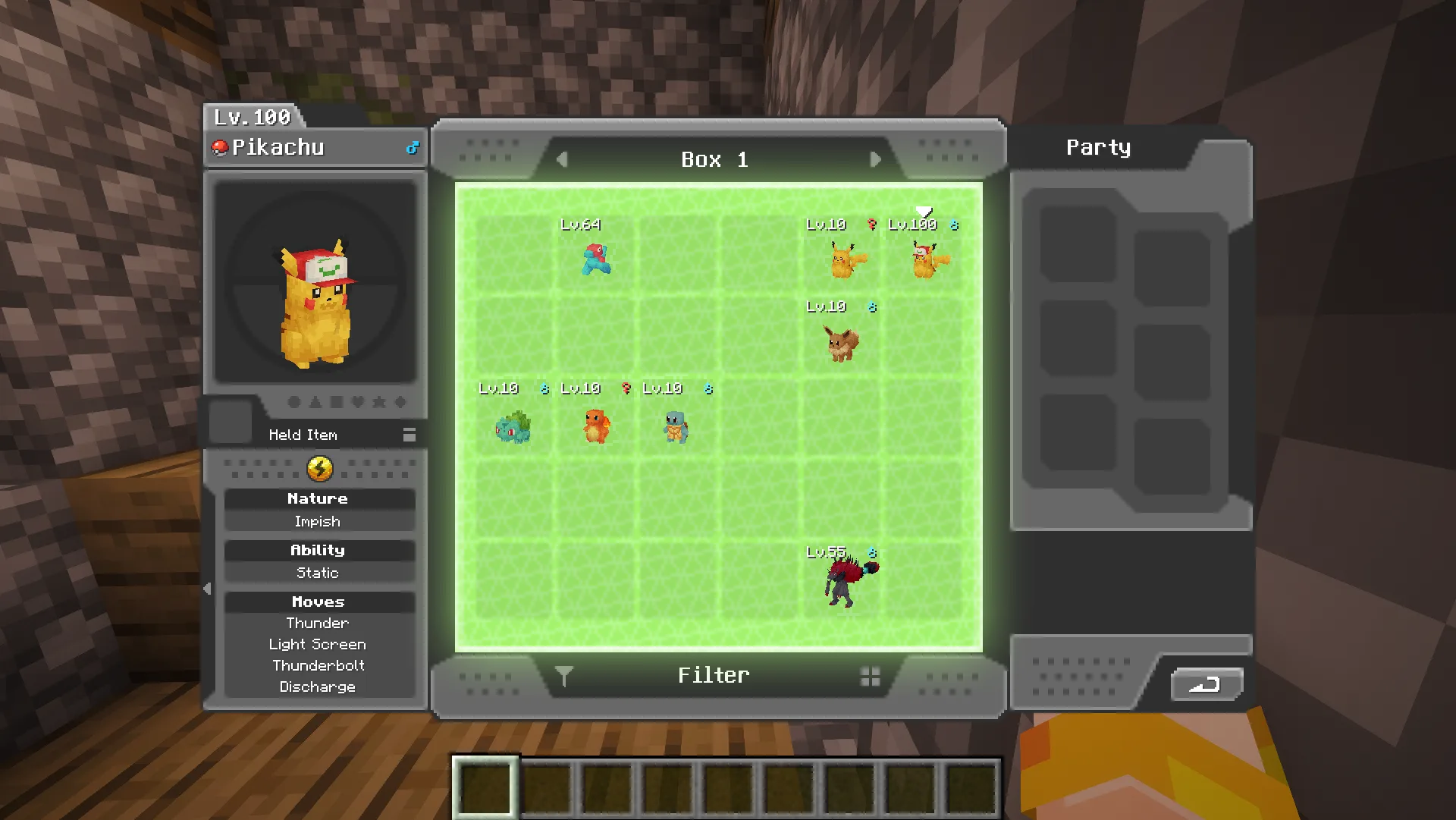Click the Held Item slot
The height and width of the screenshot is (820, 1456).
[x=231, y=422]
